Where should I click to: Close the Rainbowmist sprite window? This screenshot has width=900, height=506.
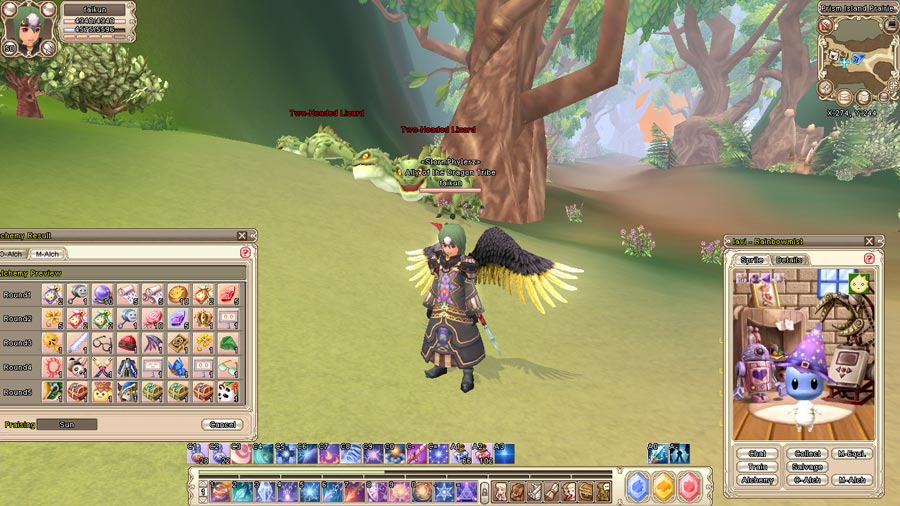click(x=869, y=241)
